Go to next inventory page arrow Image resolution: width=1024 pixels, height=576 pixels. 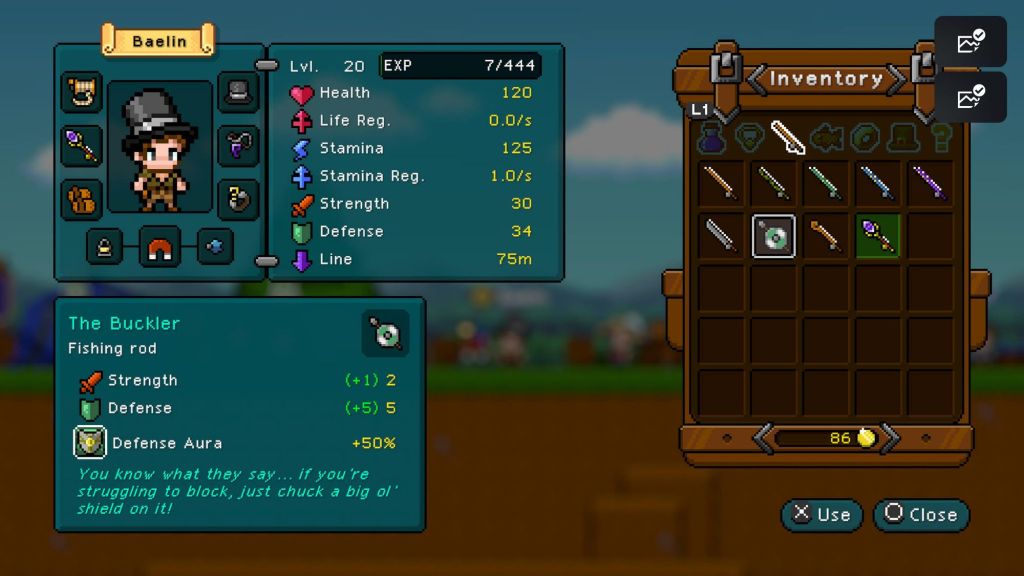(890, 437)
